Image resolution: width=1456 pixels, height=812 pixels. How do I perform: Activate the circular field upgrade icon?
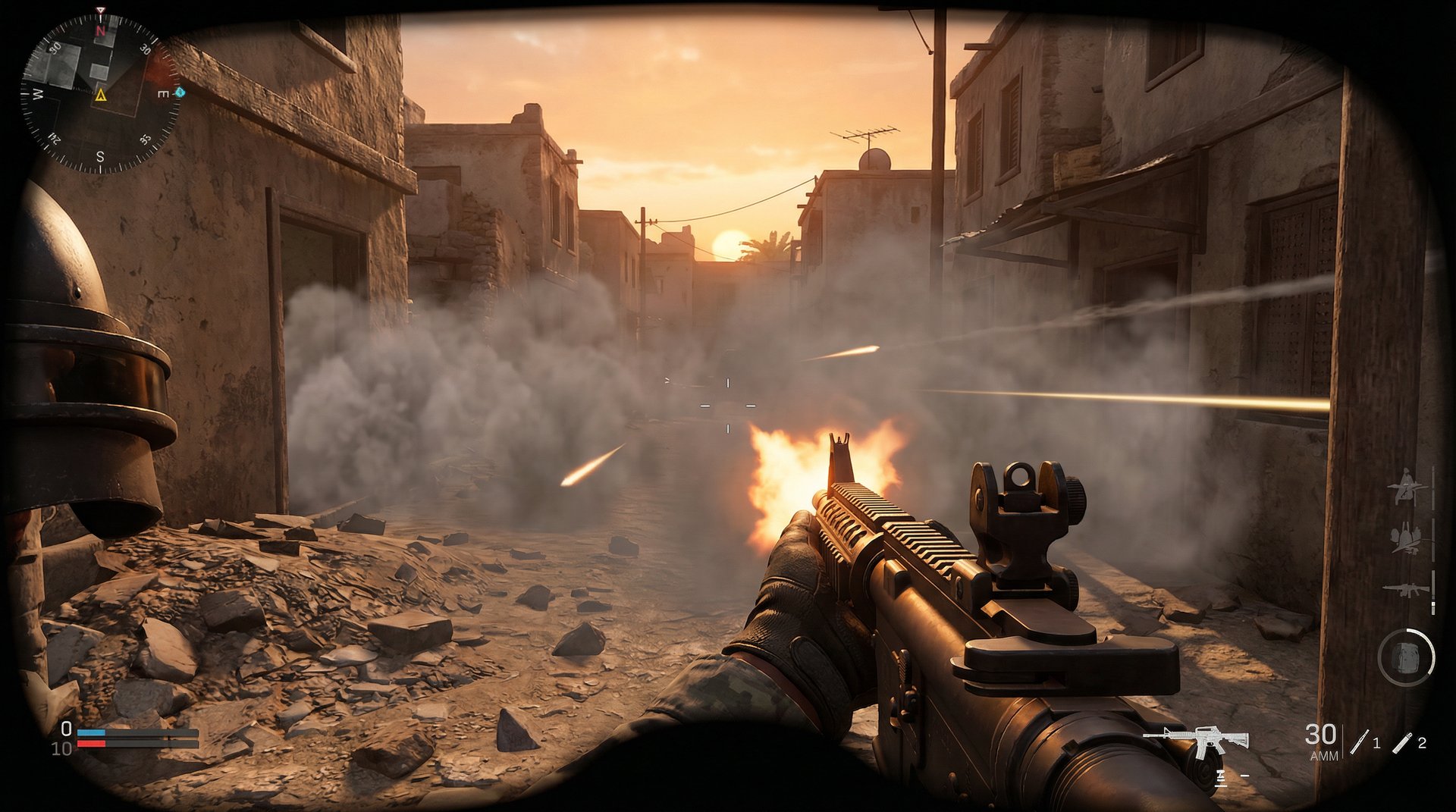click(x=1406, y=657)
